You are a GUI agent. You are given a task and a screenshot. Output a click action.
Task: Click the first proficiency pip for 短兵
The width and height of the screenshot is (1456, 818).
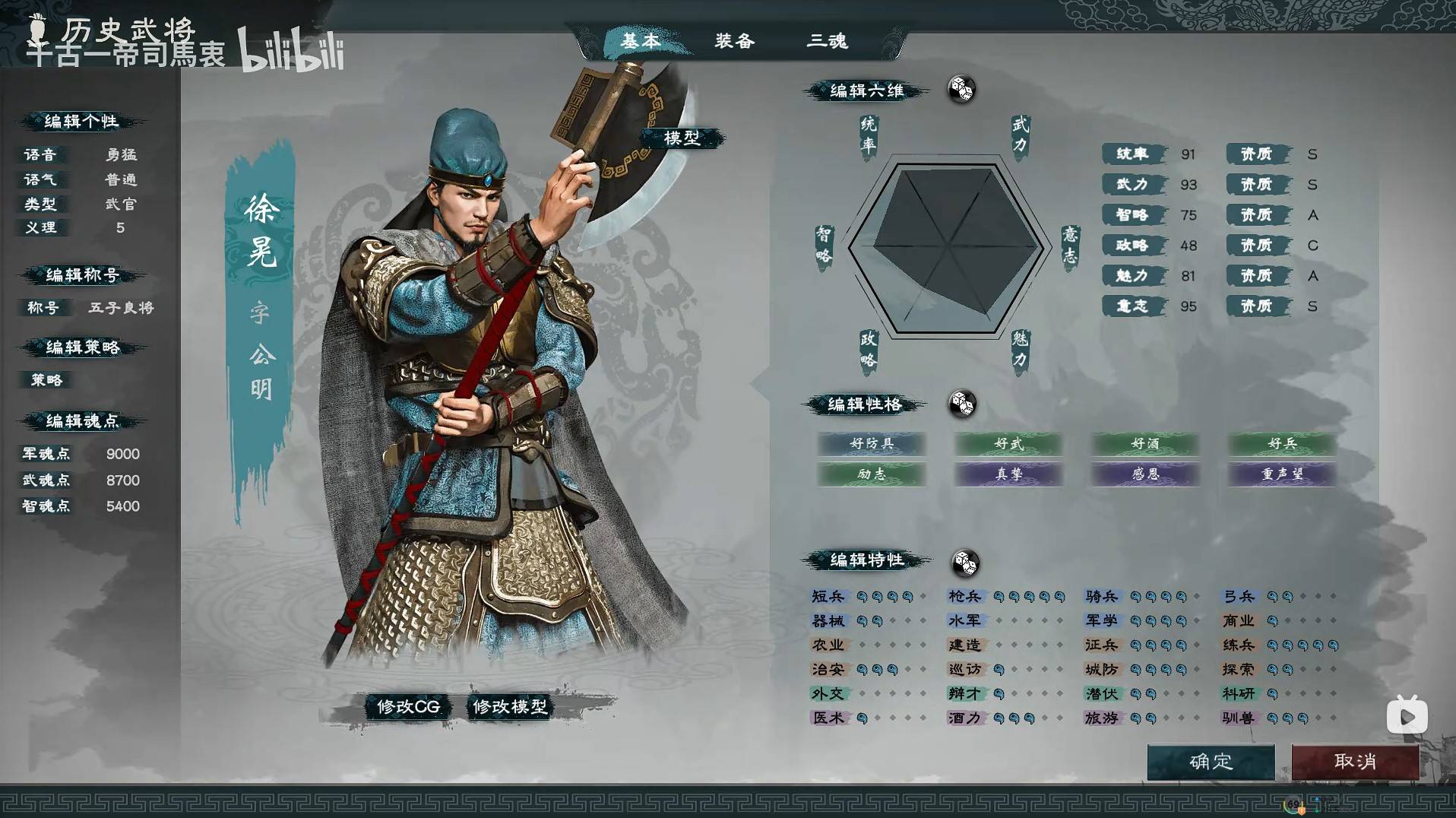860,597
